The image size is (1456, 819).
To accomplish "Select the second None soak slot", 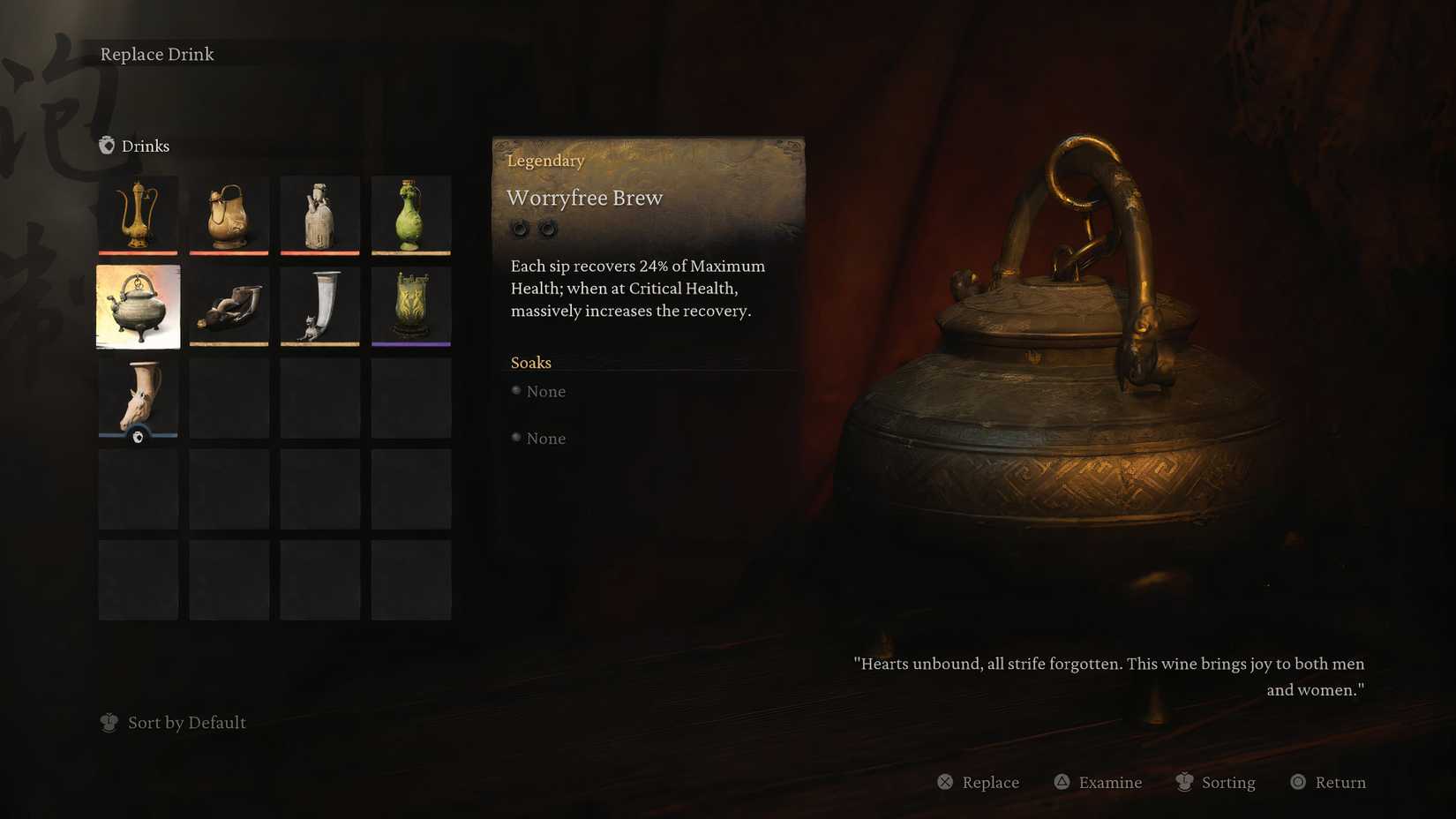I will (538, 438).
